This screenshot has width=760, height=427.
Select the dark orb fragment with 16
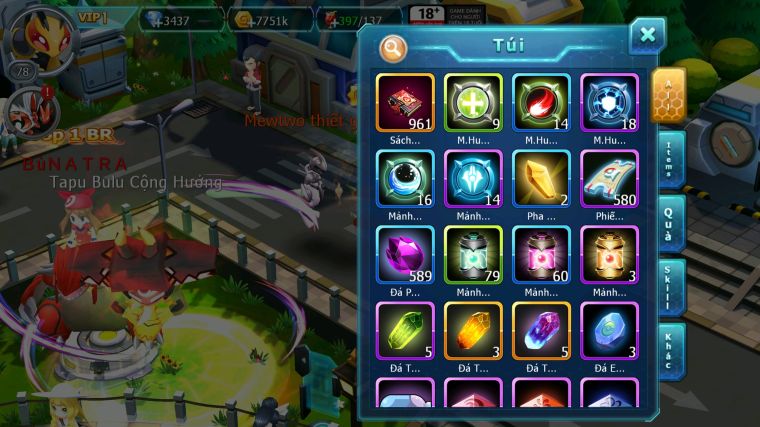click(405, 178)
